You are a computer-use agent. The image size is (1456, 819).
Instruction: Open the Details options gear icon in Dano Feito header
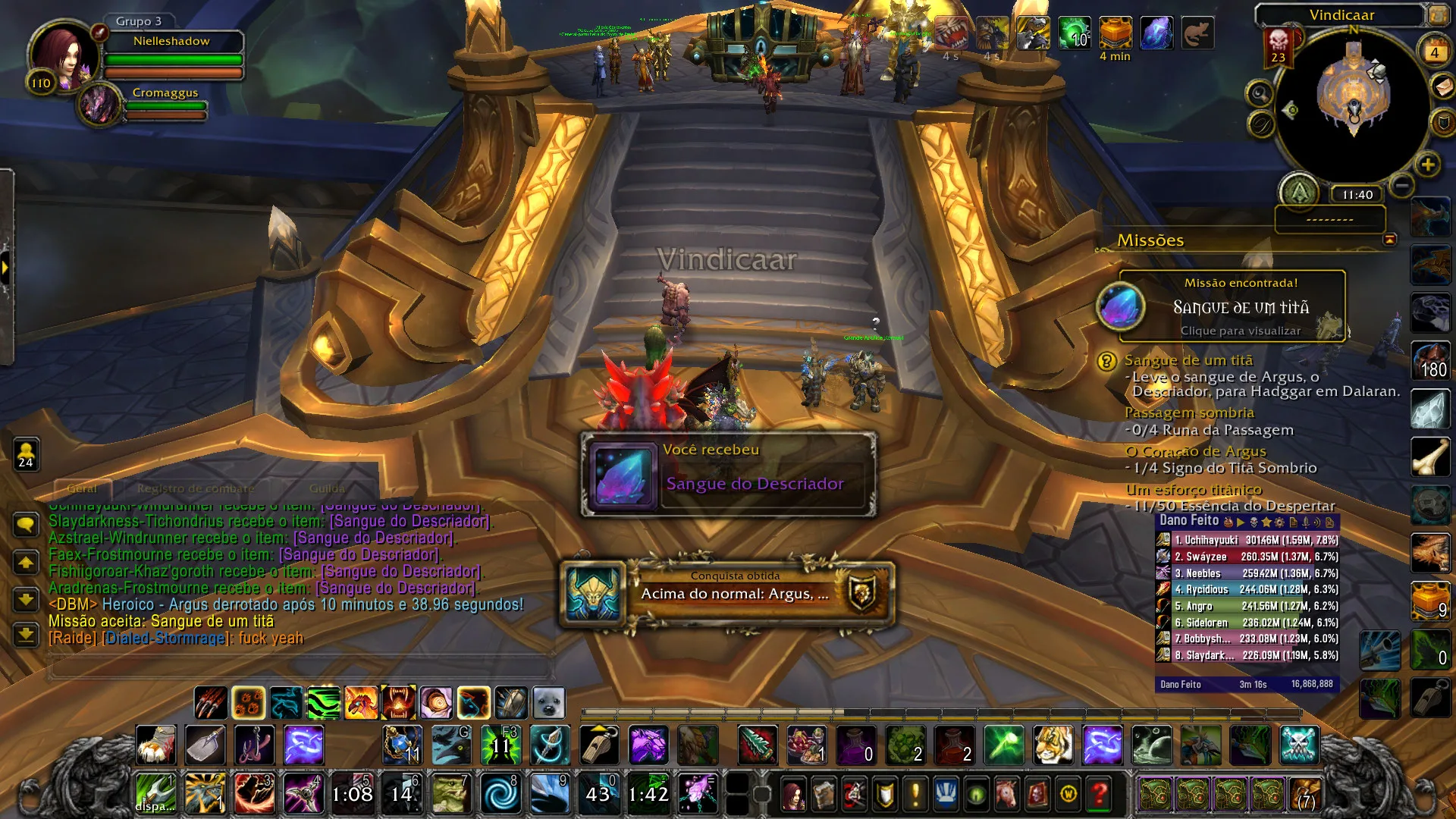click(x=1279, y=522)
